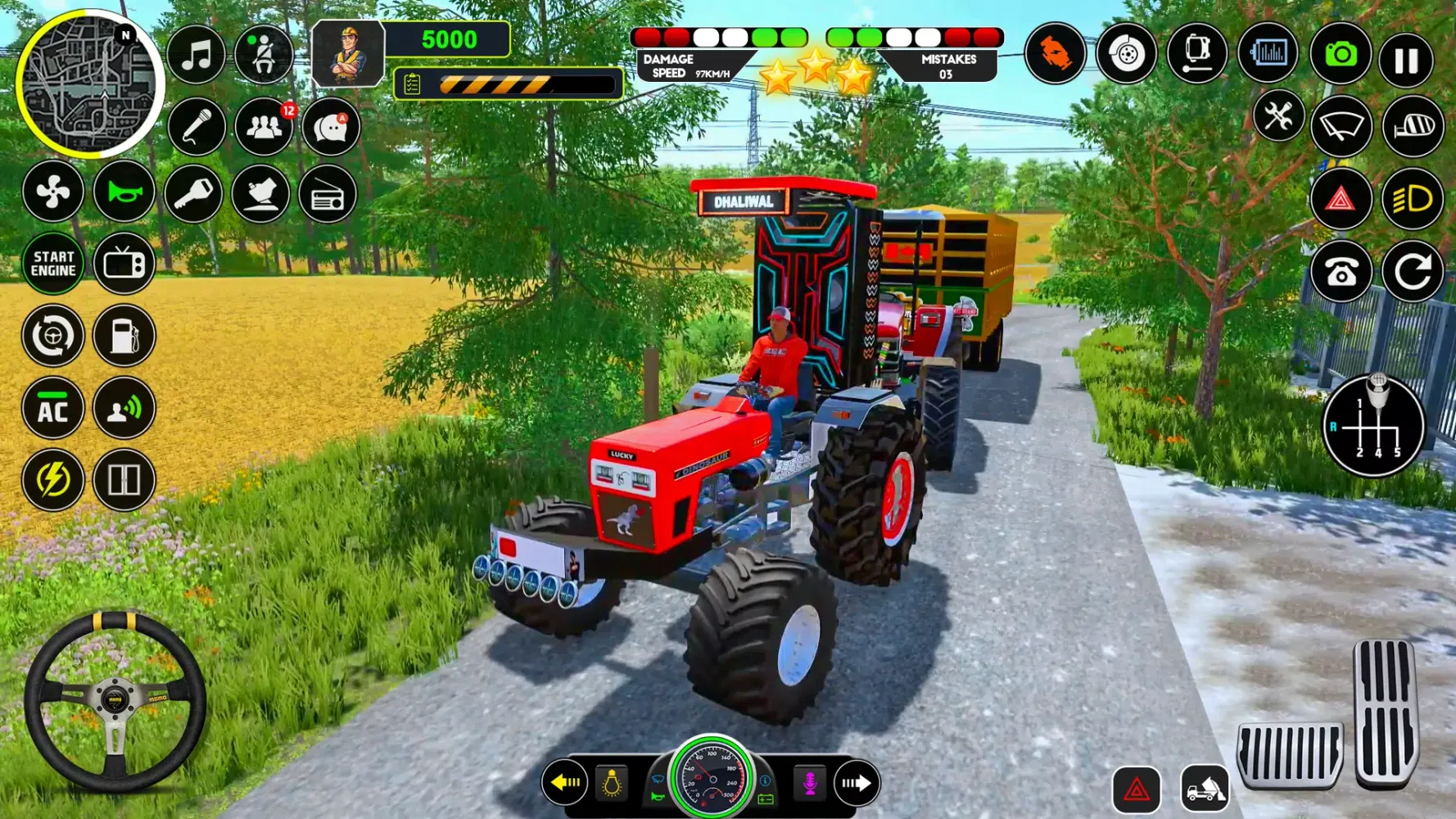
Task: Toggle the seatbelt icon
Action: tap(264, 56)
